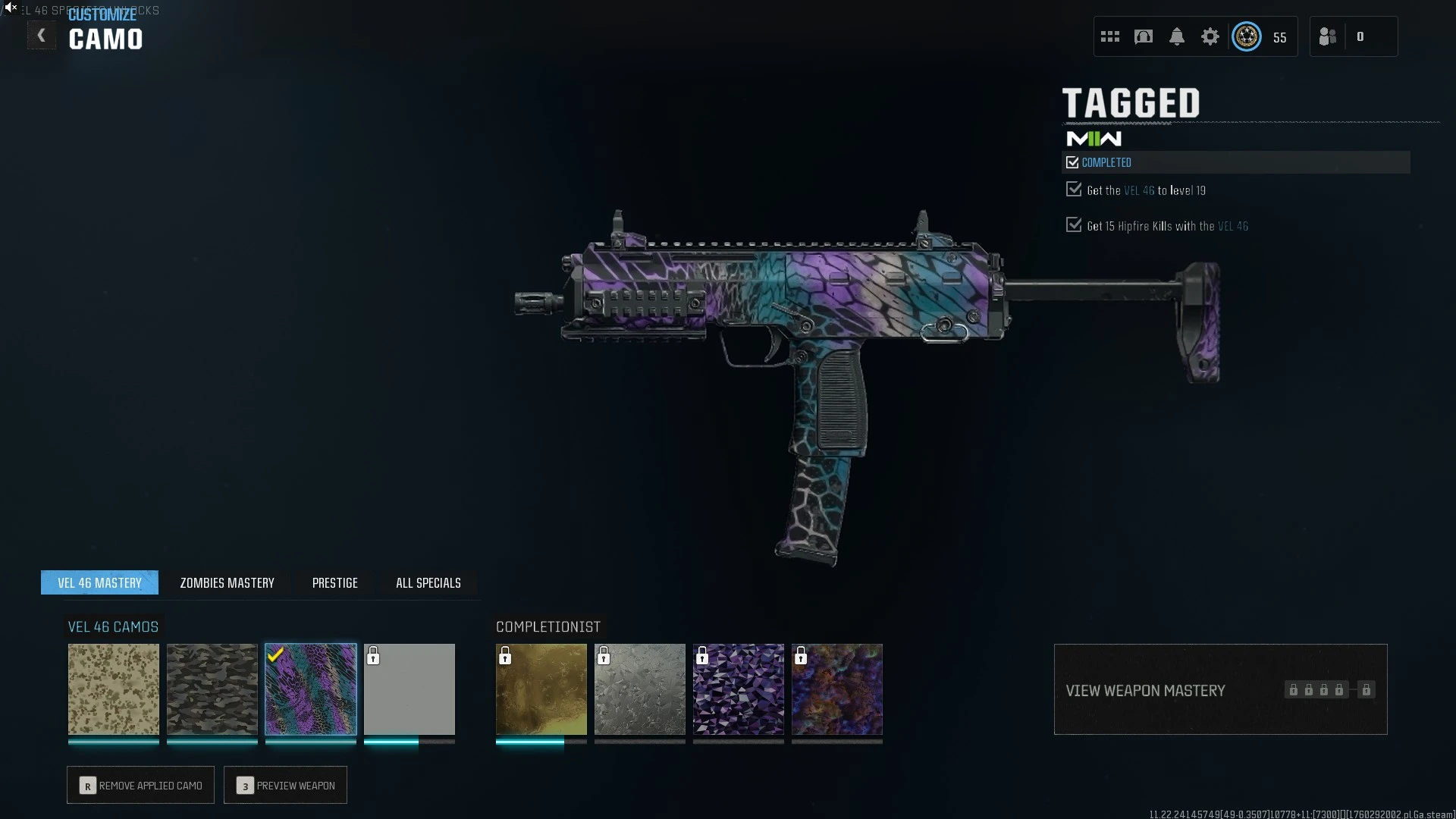Choose the tan desert speckle camo

pos(114,689)
